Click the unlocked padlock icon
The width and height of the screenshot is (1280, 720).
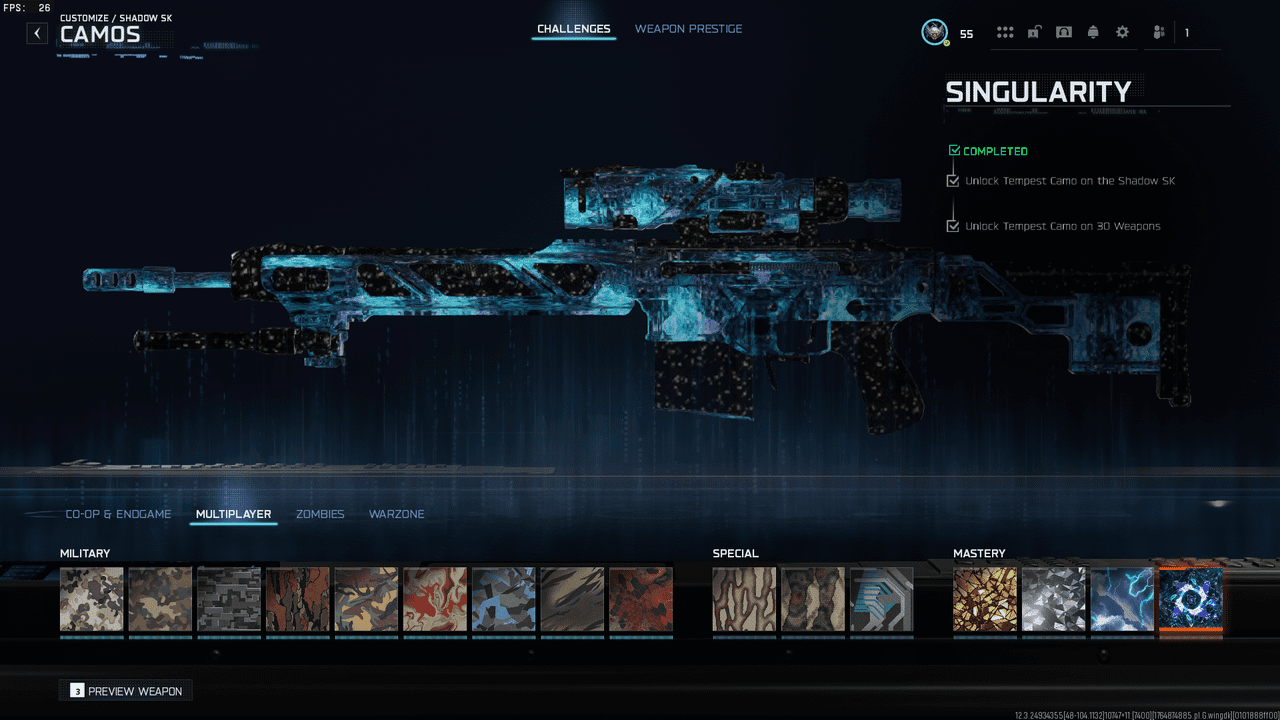click(x=1035, y=32)
